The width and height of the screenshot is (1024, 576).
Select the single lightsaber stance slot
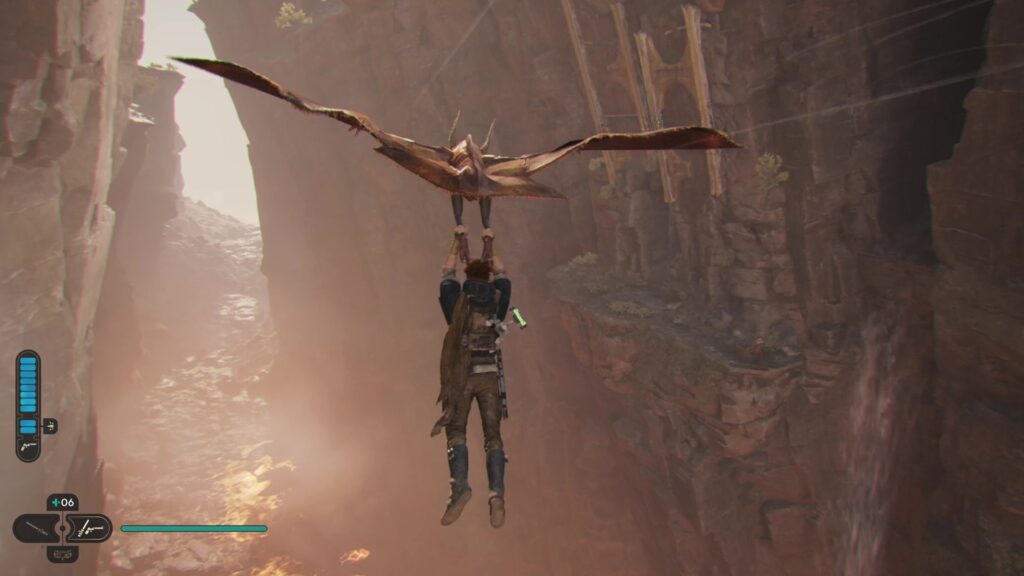(x=36, y=528)
